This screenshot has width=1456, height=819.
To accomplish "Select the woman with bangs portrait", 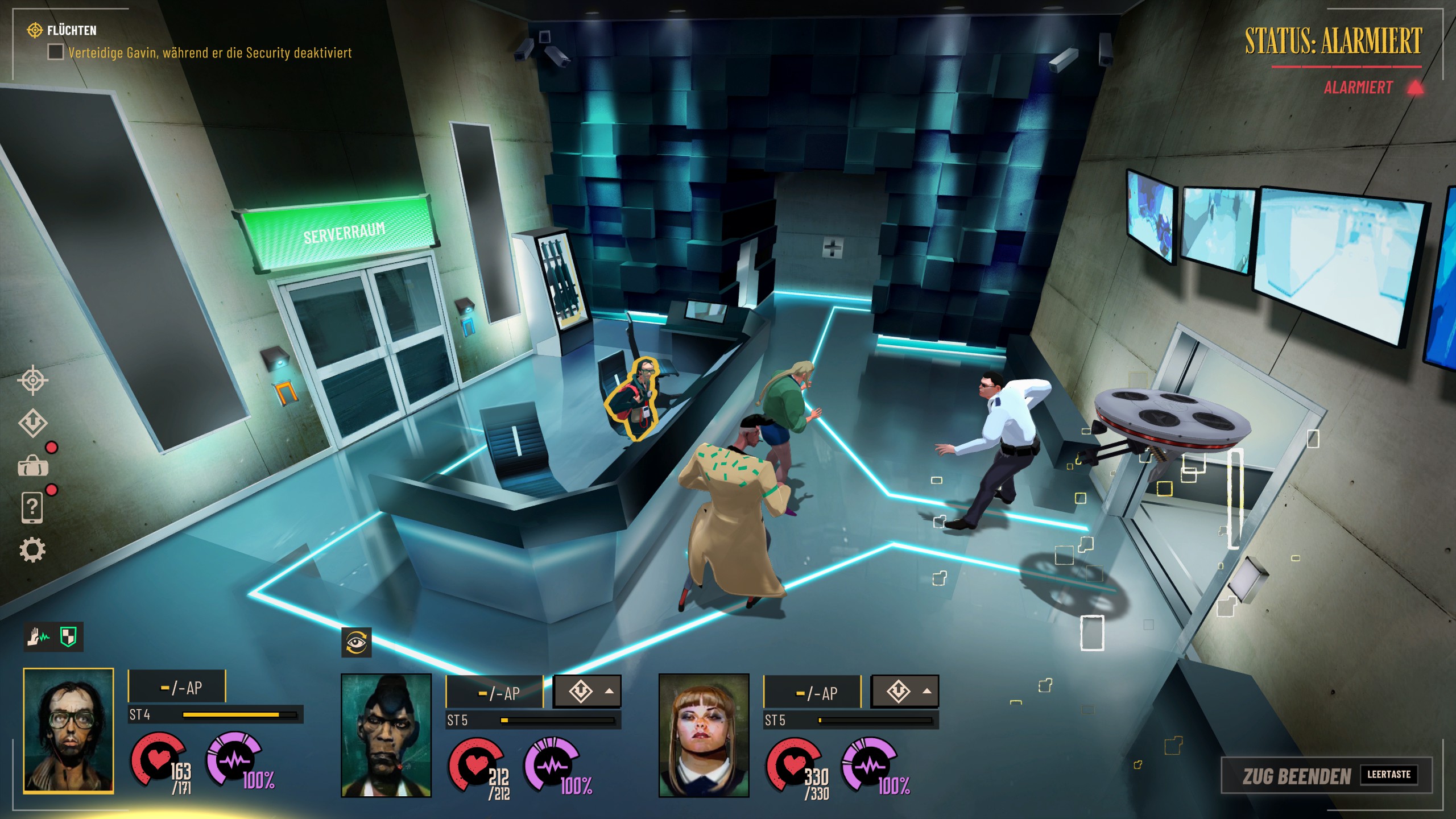I will coord(704,735).
